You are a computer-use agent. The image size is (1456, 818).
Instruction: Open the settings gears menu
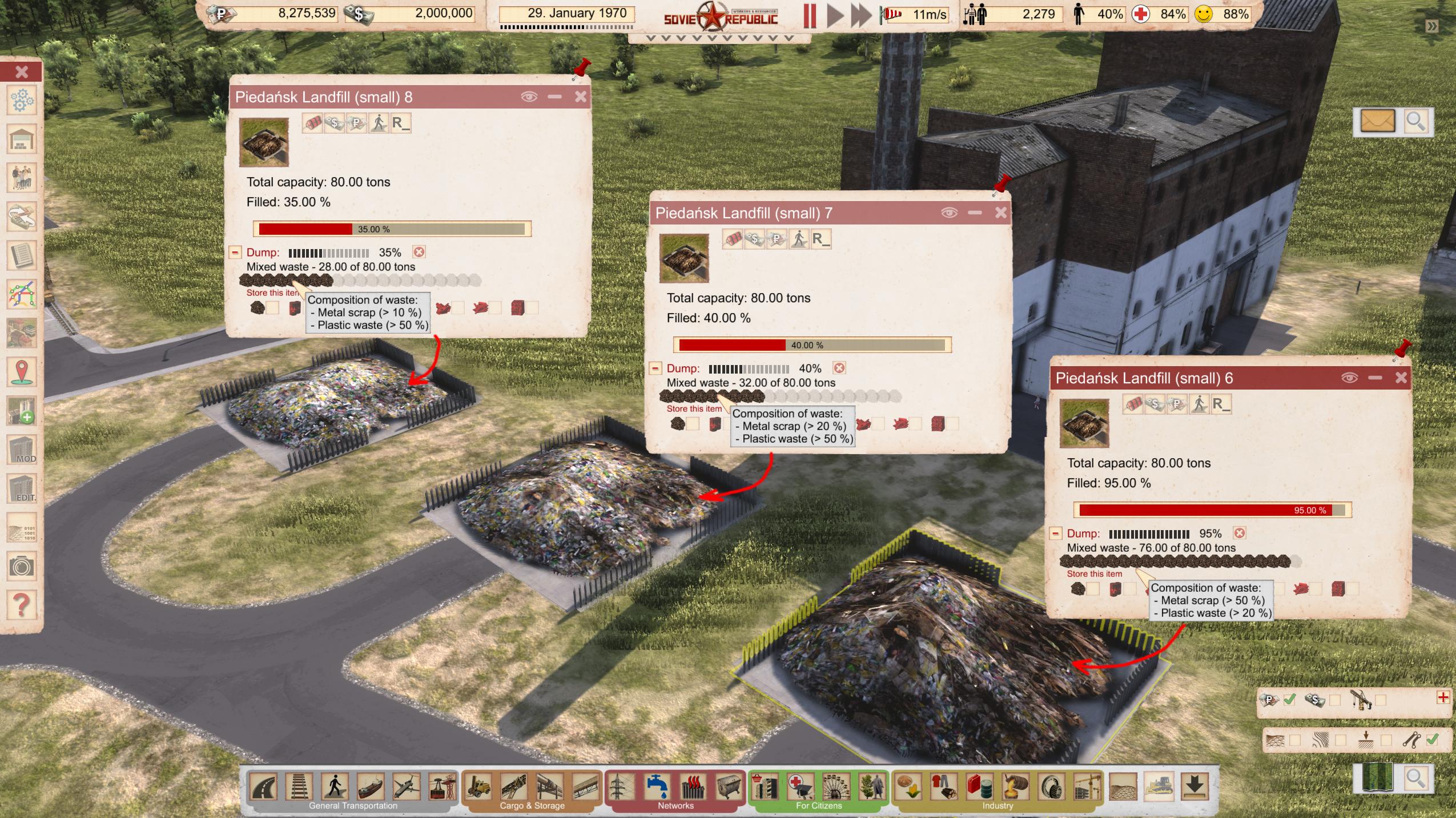pyautogui.click(x=22, y=101)
